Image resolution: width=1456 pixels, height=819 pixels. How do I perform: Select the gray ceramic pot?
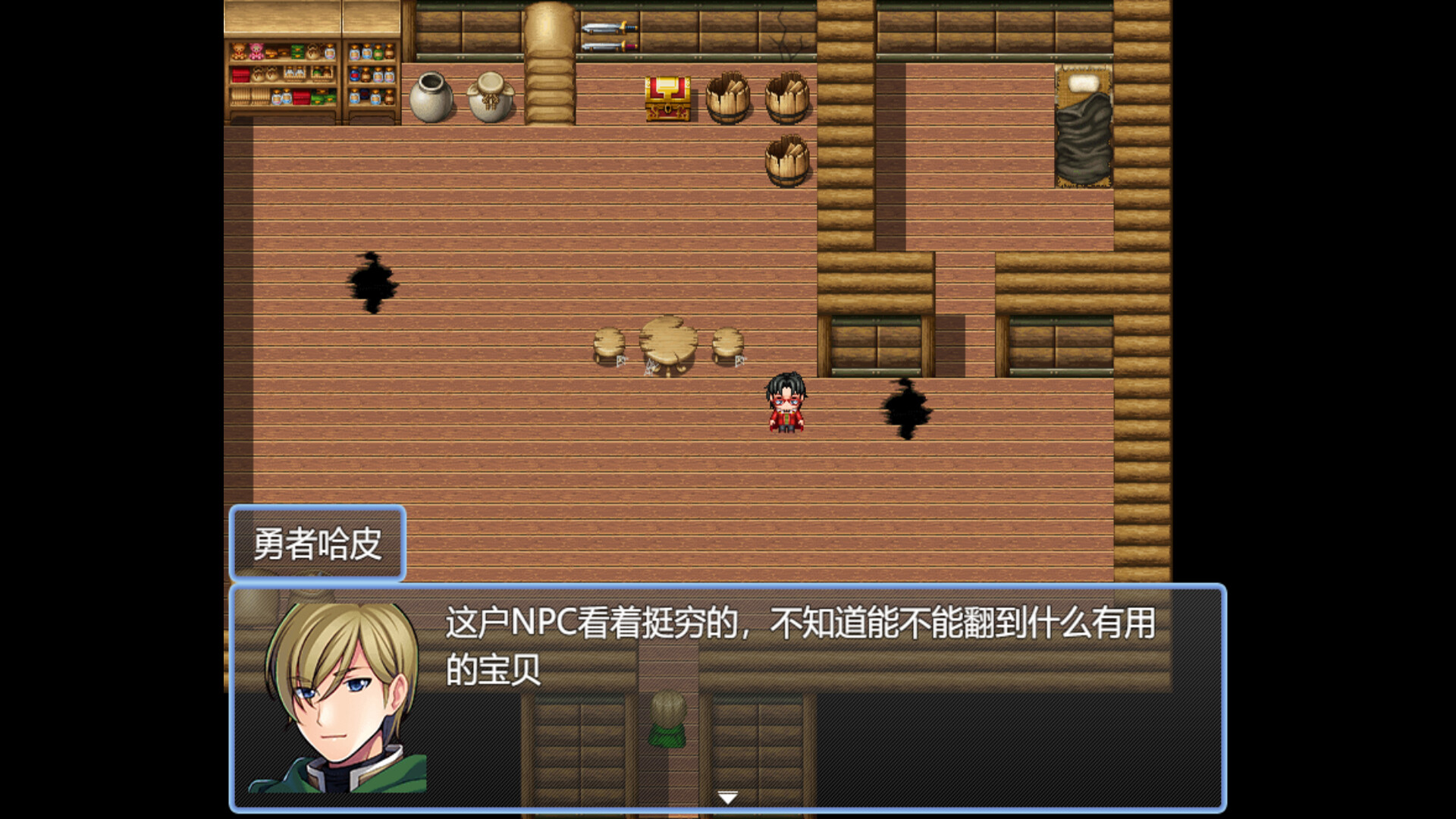coord(430,95)
